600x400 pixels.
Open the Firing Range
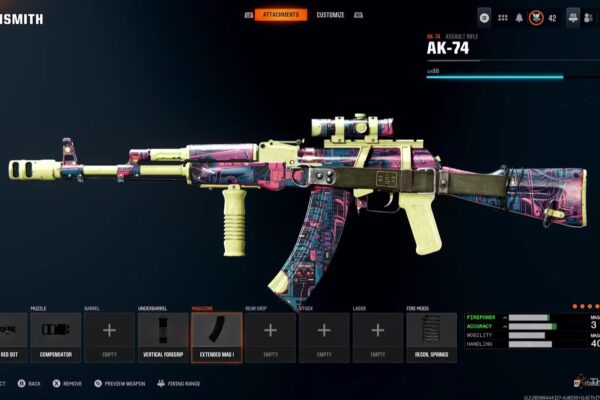coord(179,383)
